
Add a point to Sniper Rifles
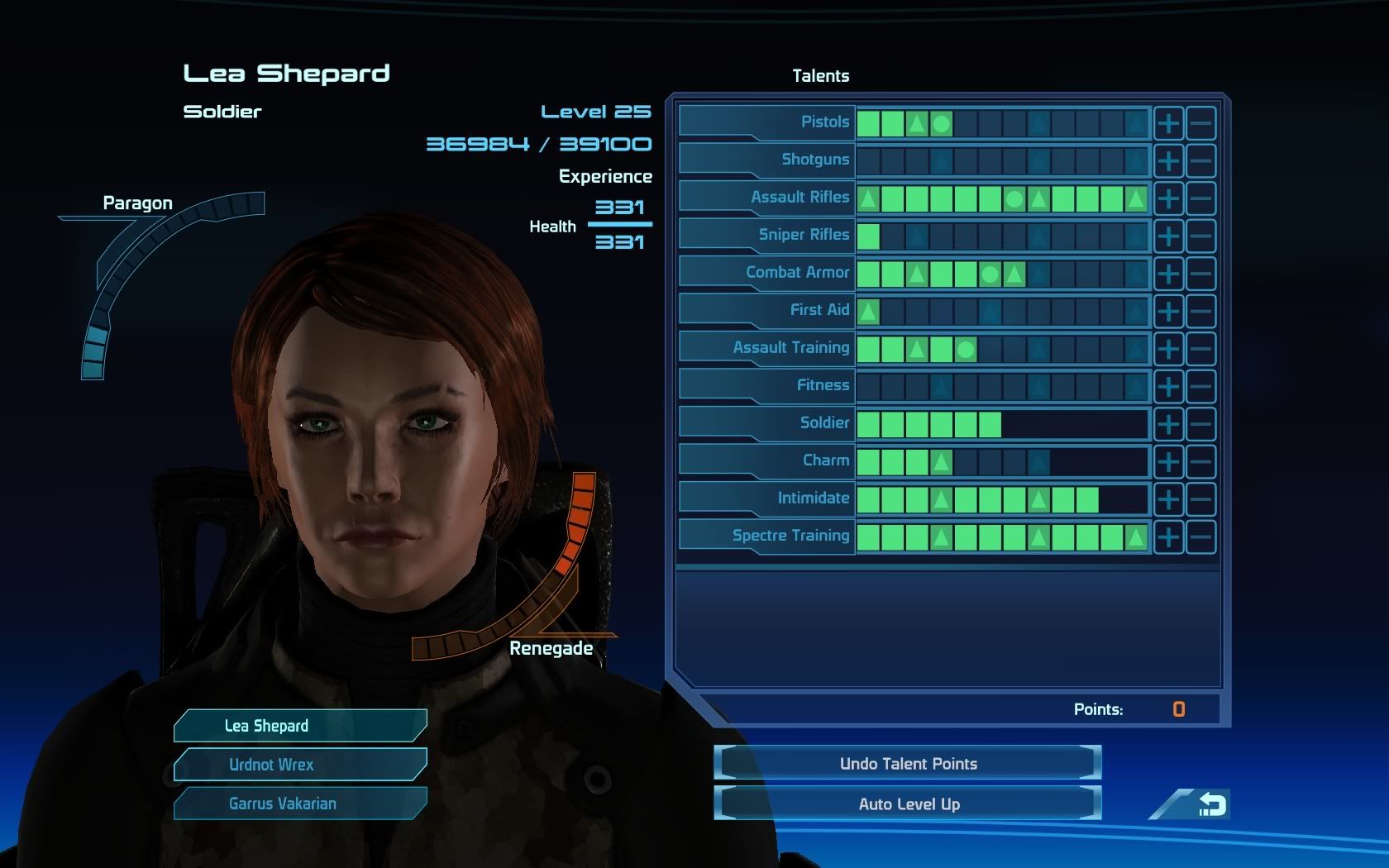point(1168,236)
